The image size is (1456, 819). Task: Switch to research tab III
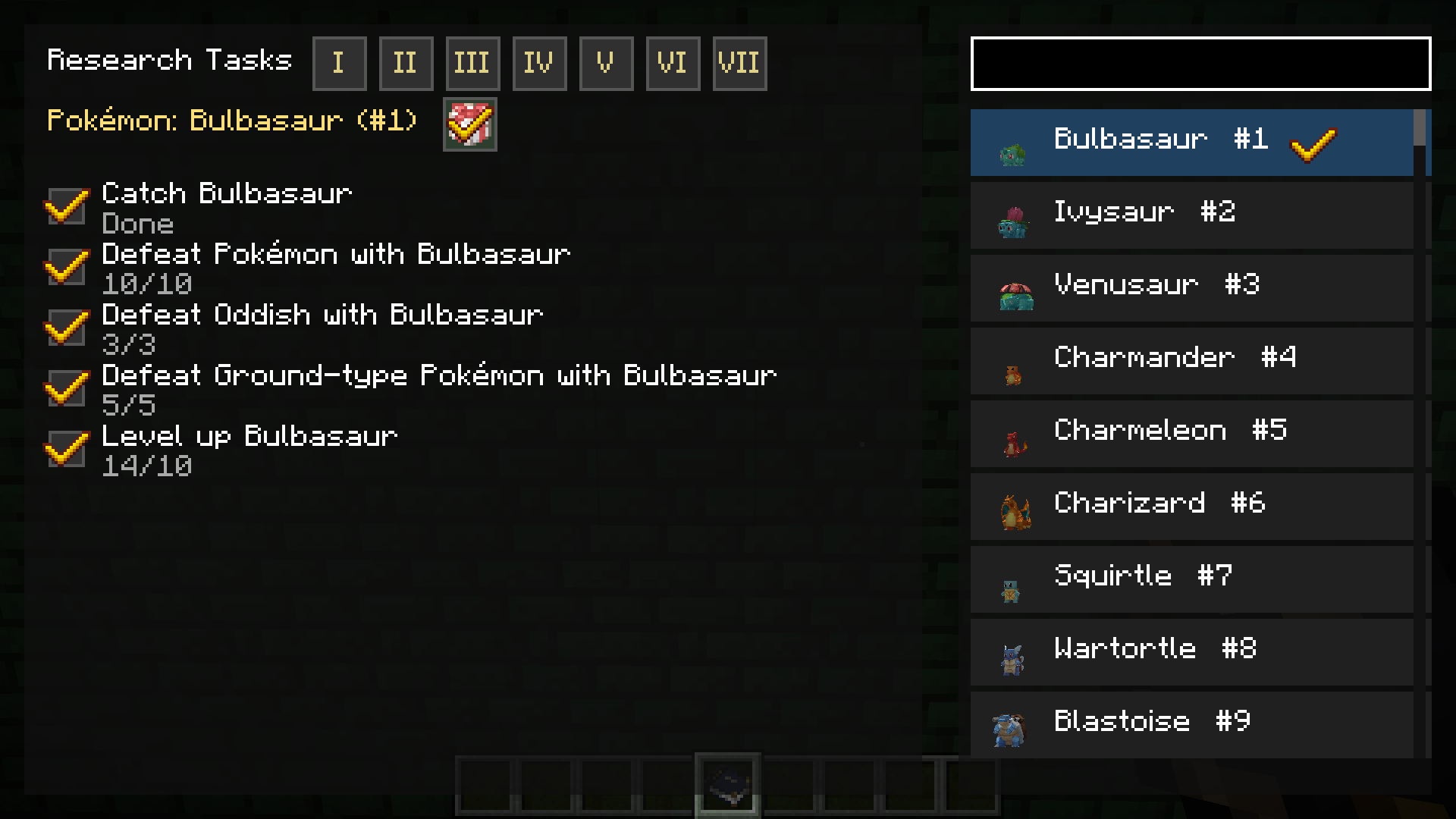pos(472,63)
